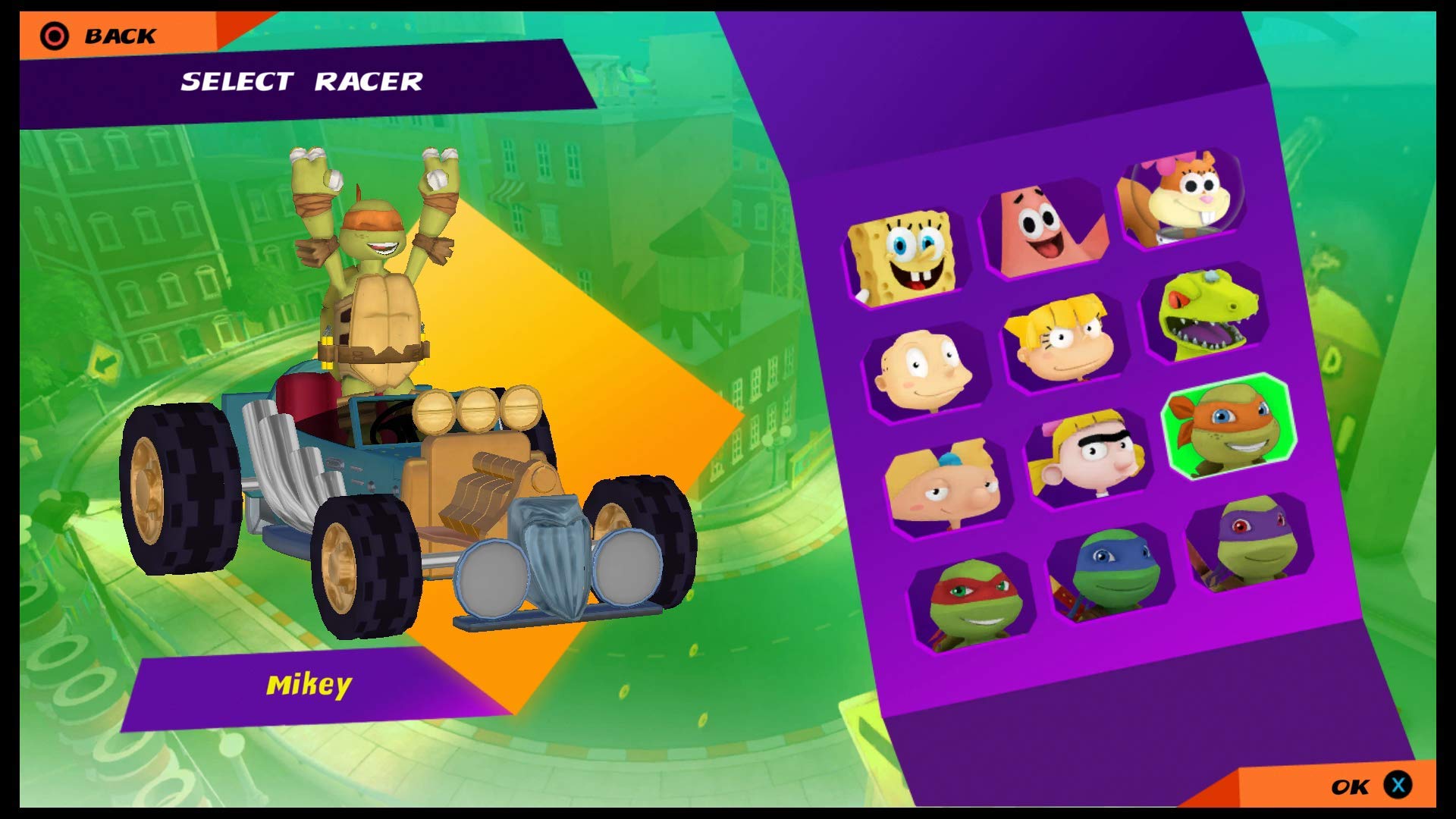Click the circle icon next to Back
Image resolution: width=1456 pixels, height=819 pixels.
pyautogui.click(x=52, y=33)
